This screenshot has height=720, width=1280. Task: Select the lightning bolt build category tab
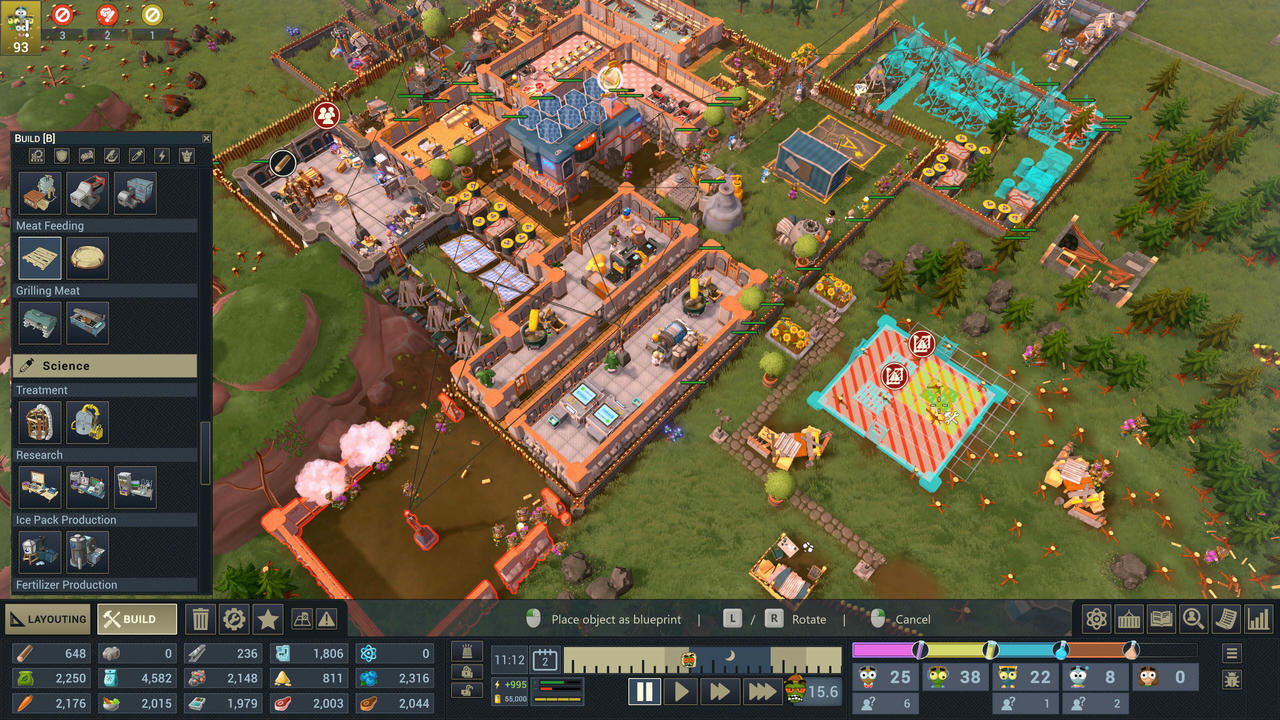161,156
